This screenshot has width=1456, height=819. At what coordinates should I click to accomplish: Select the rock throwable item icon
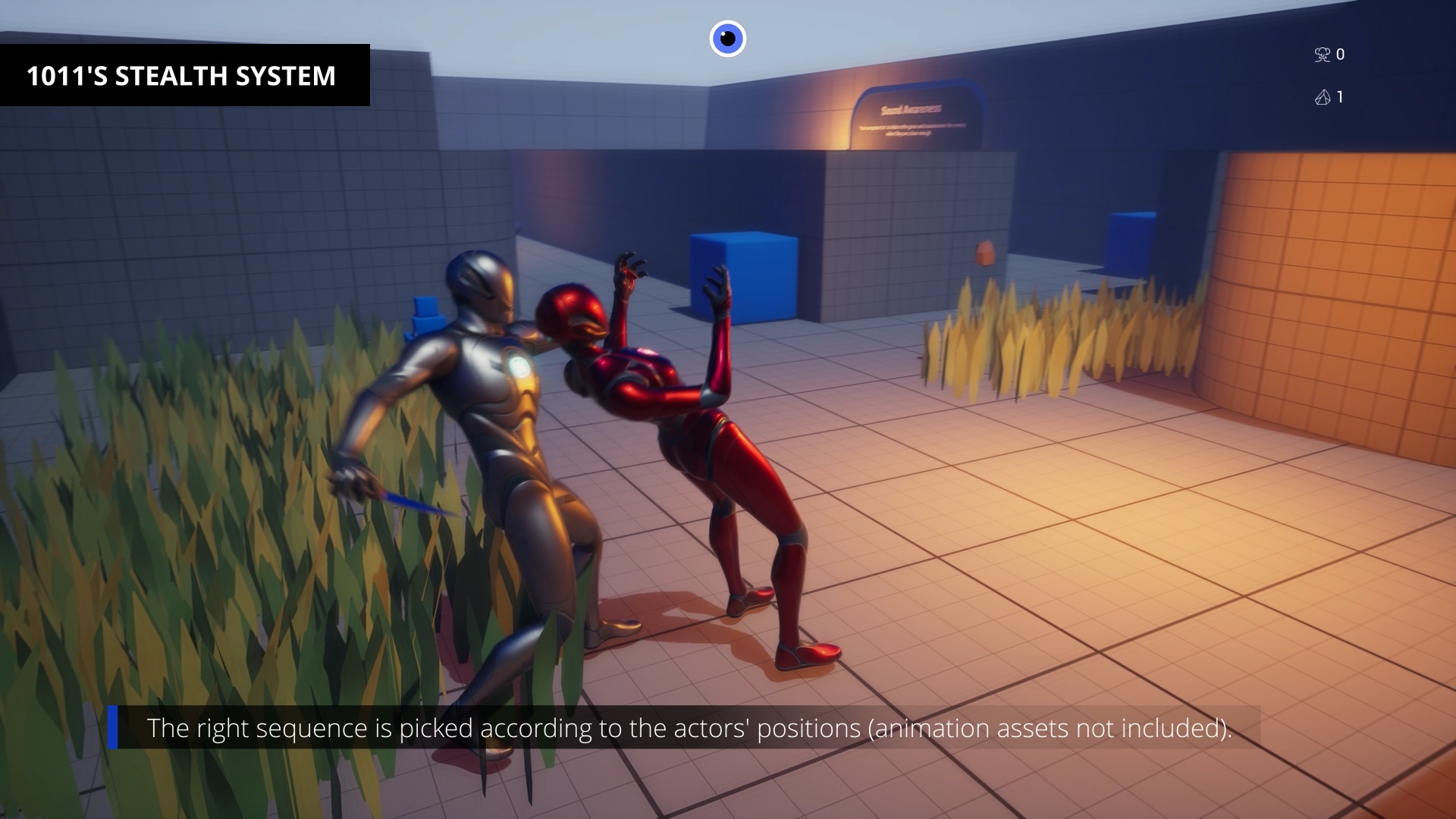[x=1322, y=97]
